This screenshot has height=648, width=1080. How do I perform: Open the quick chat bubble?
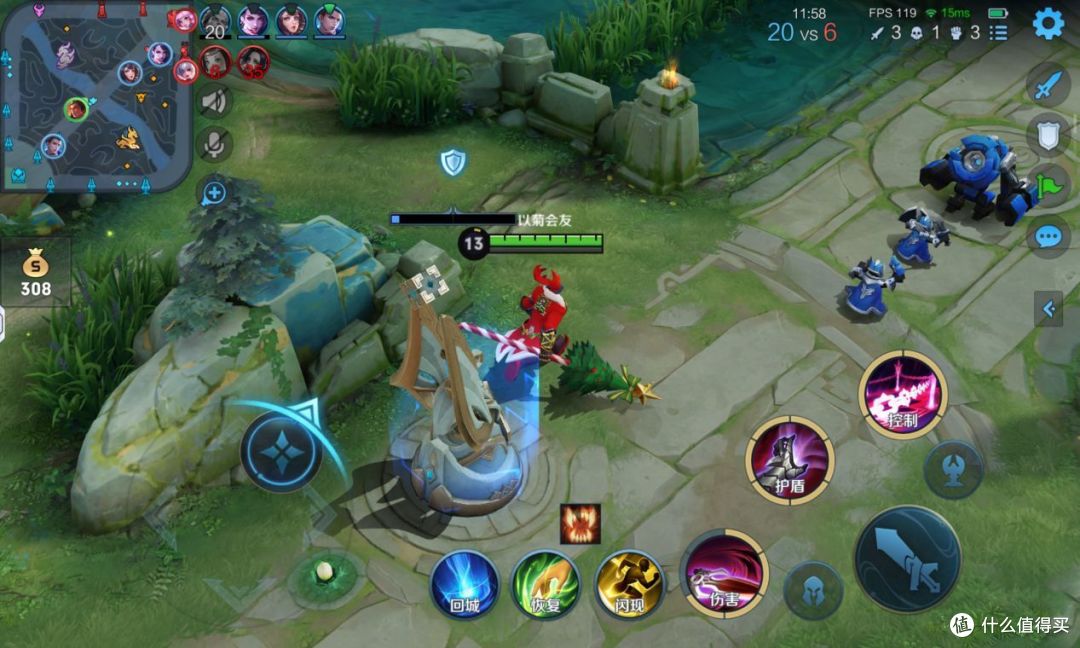tap(1047, 237)
